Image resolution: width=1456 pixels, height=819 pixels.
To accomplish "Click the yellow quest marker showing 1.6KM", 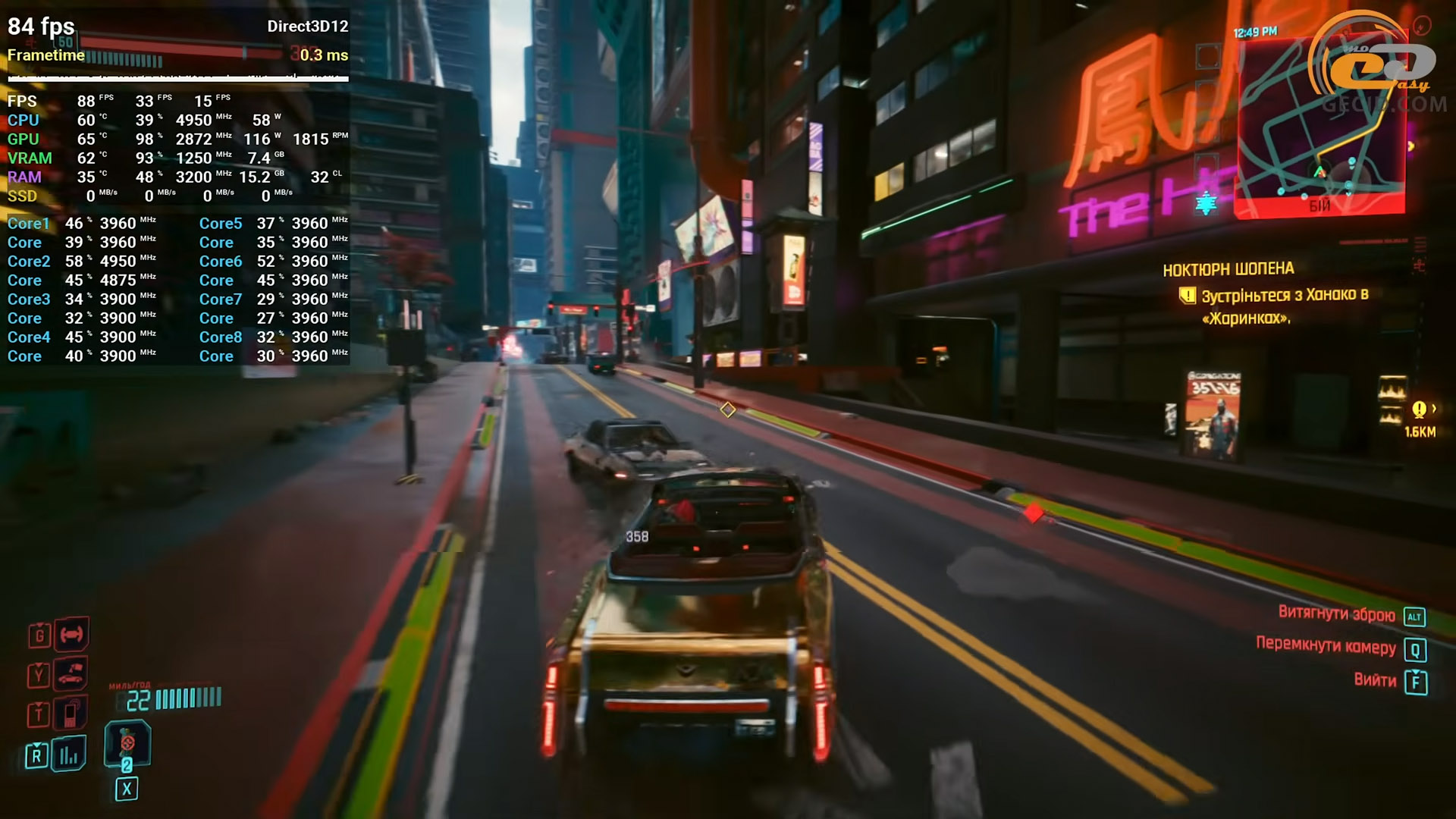I will coord(1419,410).
